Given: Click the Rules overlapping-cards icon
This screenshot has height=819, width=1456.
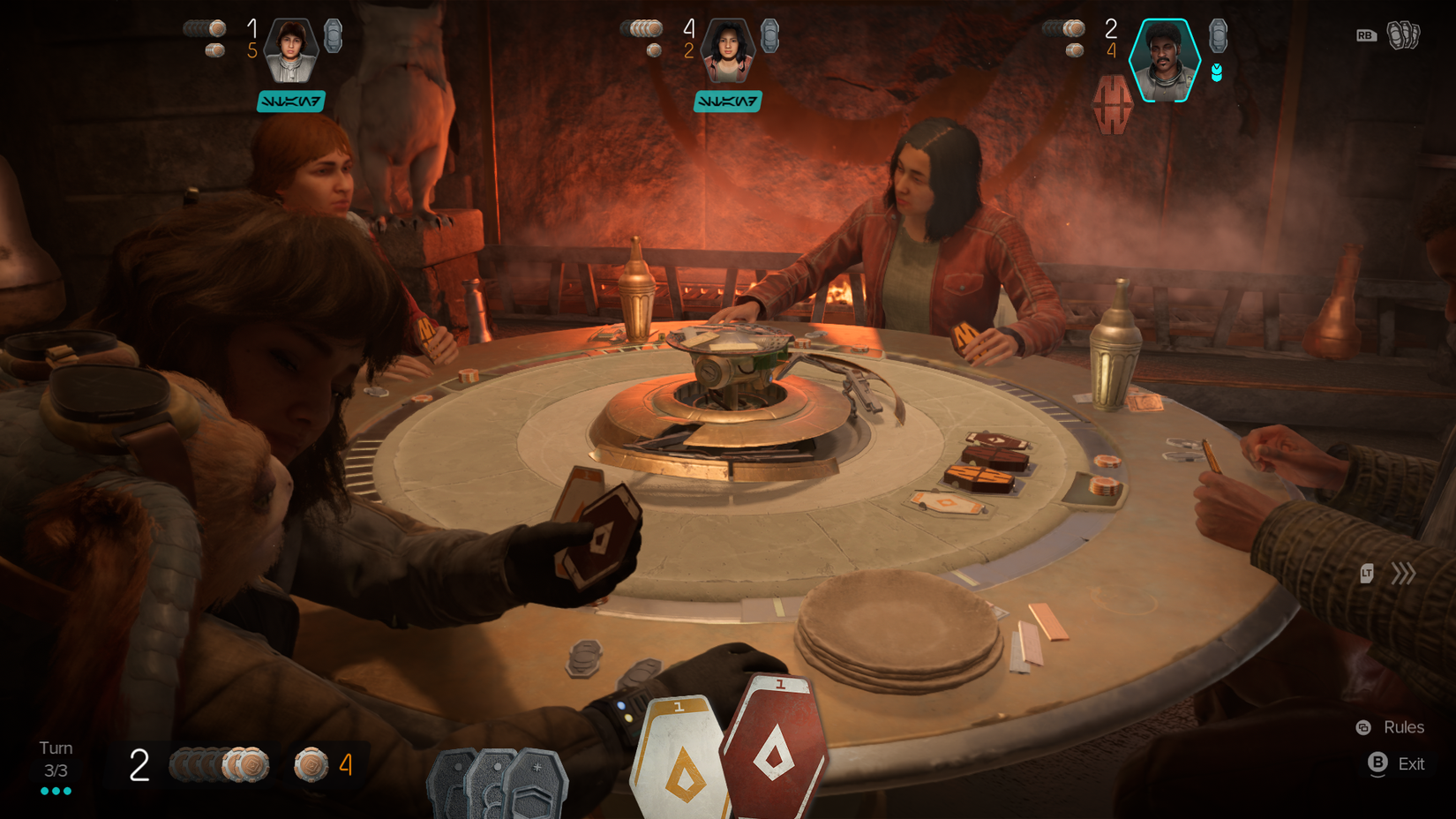Looking at the screenshot, I should [1362, 726].
